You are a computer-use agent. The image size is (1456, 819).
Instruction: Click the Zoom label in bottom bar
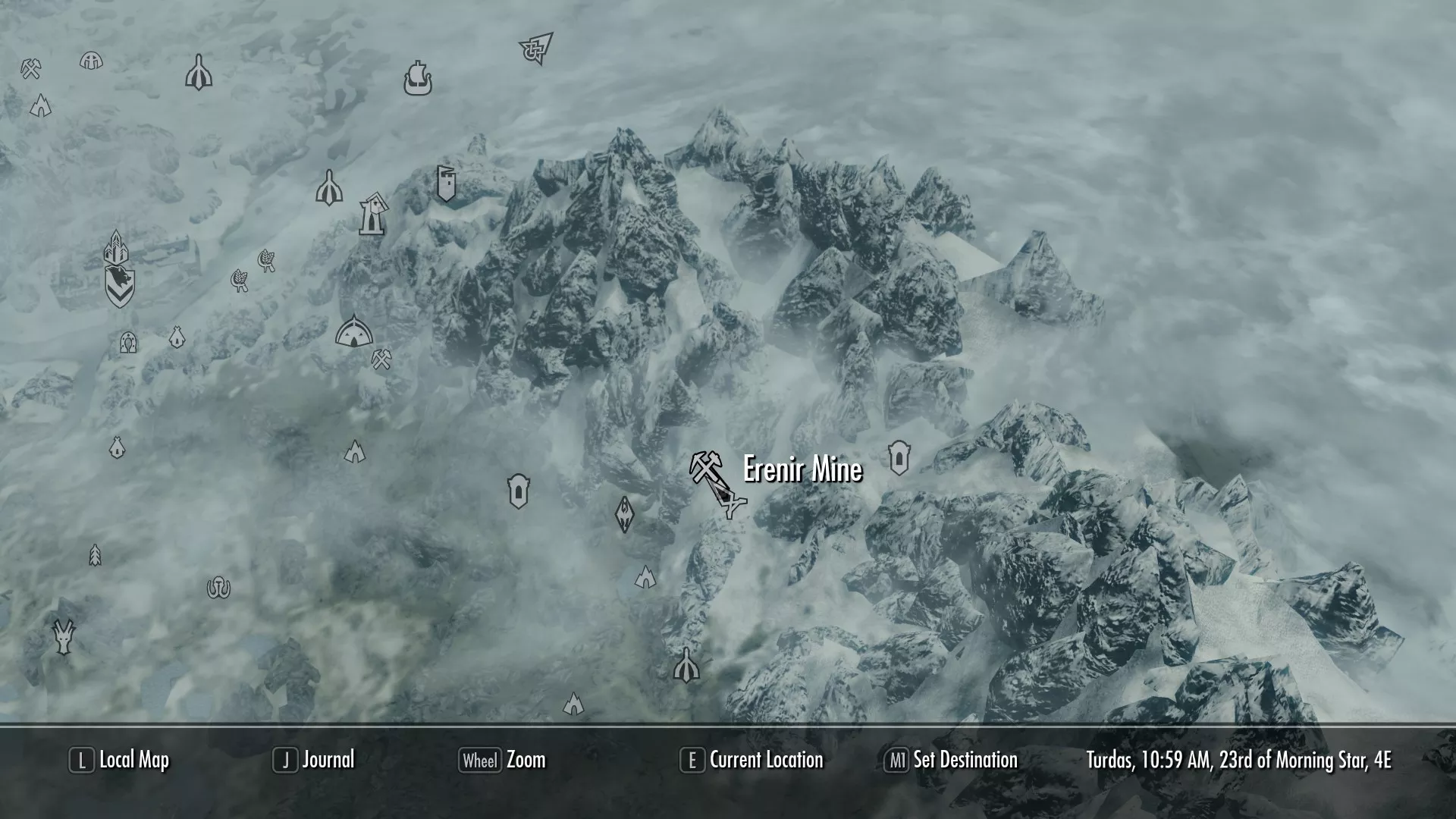point(526,760)
